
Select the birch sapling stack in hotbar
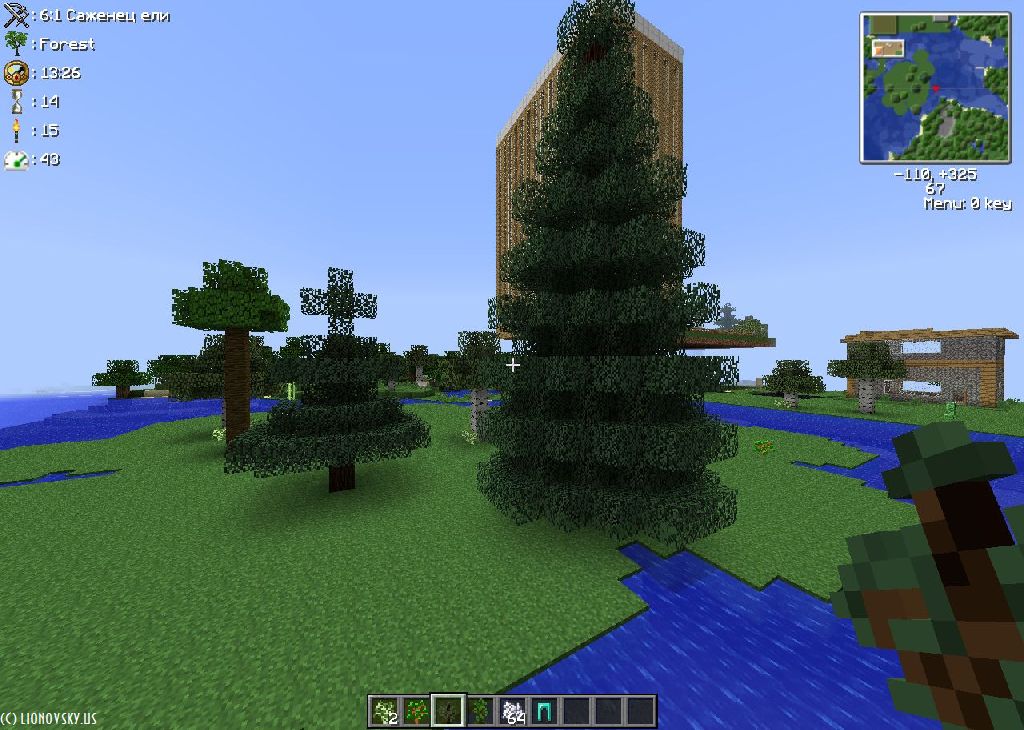point(384,711)
